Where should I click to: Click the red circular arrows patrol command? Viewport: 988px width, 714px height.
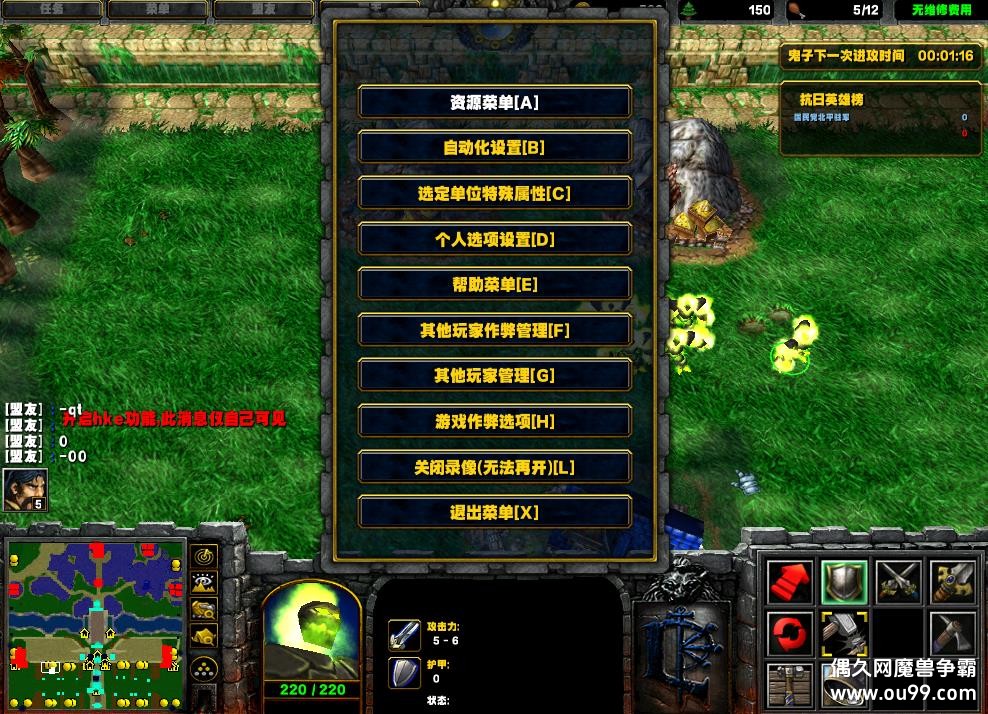[x=789, y=634]
